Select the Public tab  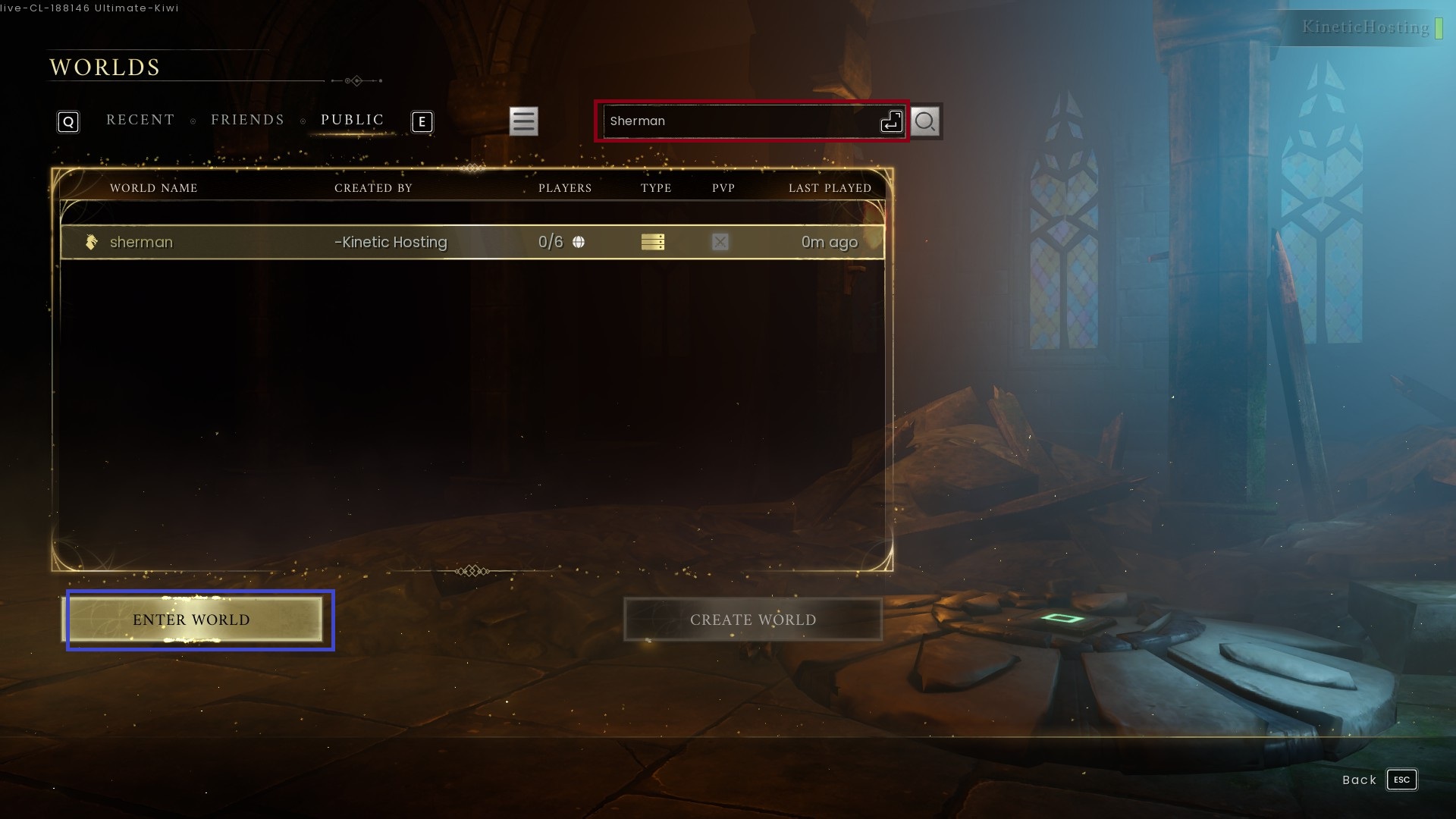[352, 120]
